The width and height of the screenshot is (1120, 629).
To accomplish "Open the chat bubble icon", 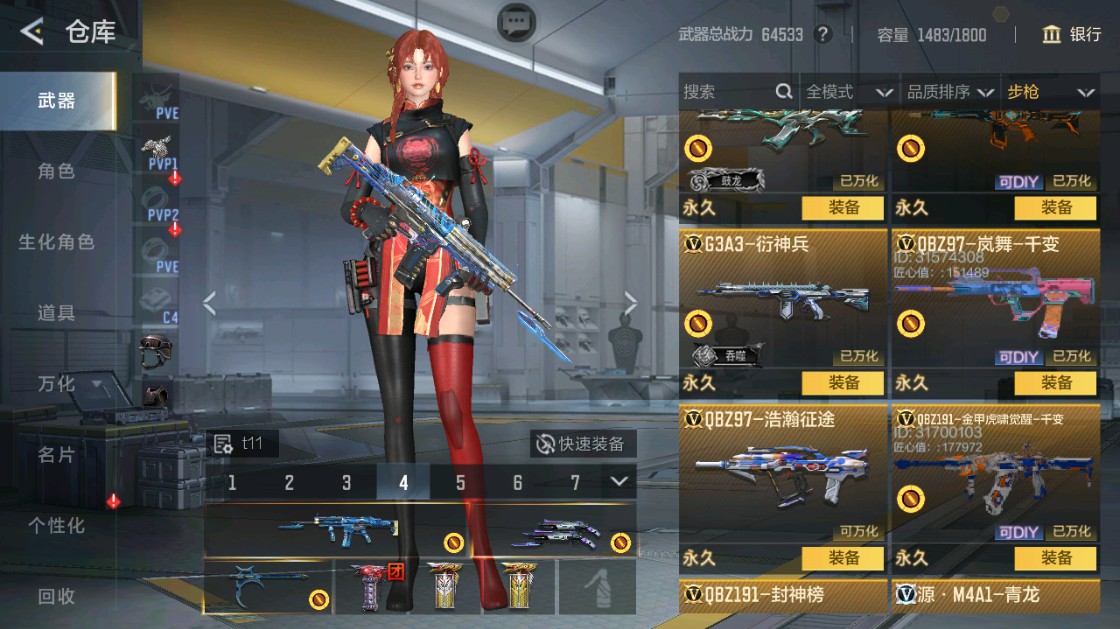I will pyautogui.click(x=516, y=22).
